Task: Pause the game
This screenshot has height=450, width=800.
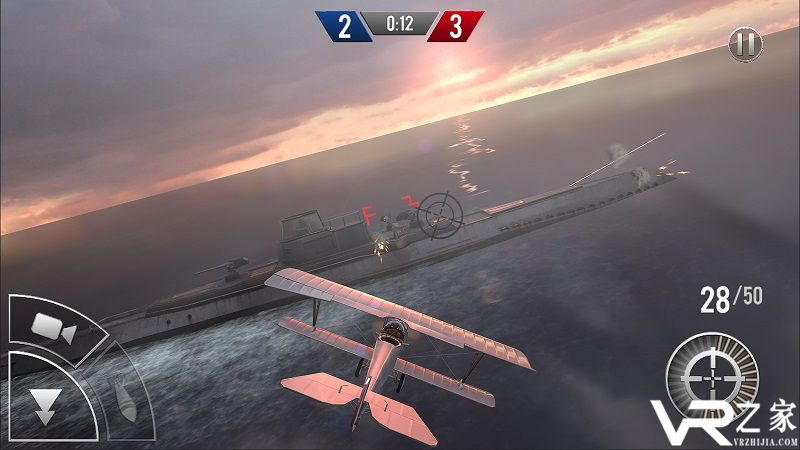Action: (745, 44)
